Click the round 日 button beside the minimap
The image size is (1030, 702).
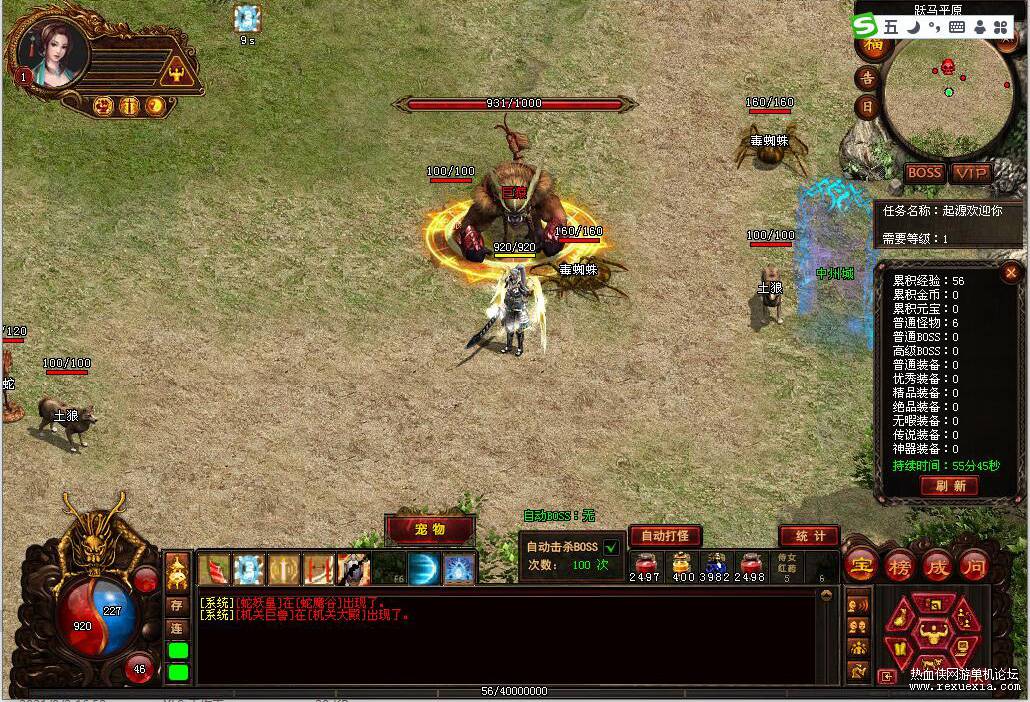pos(868,106)
